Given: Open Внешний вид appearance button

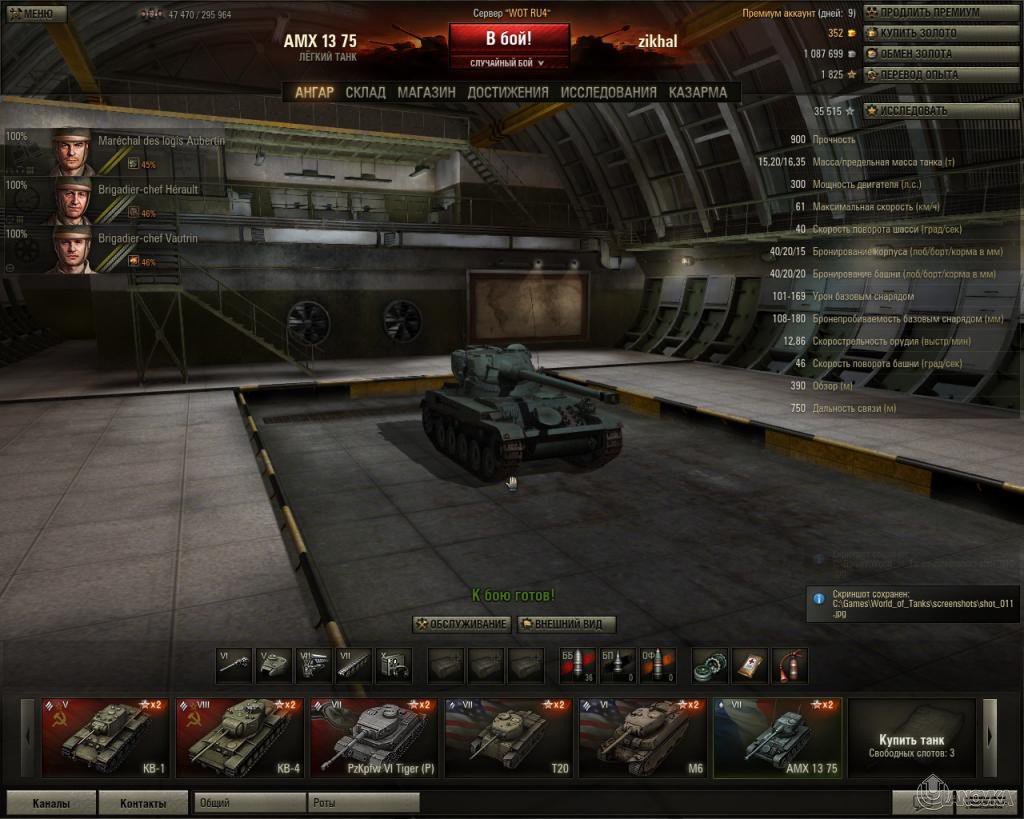Looking at the screenshot, I should (x=566, y=624).
